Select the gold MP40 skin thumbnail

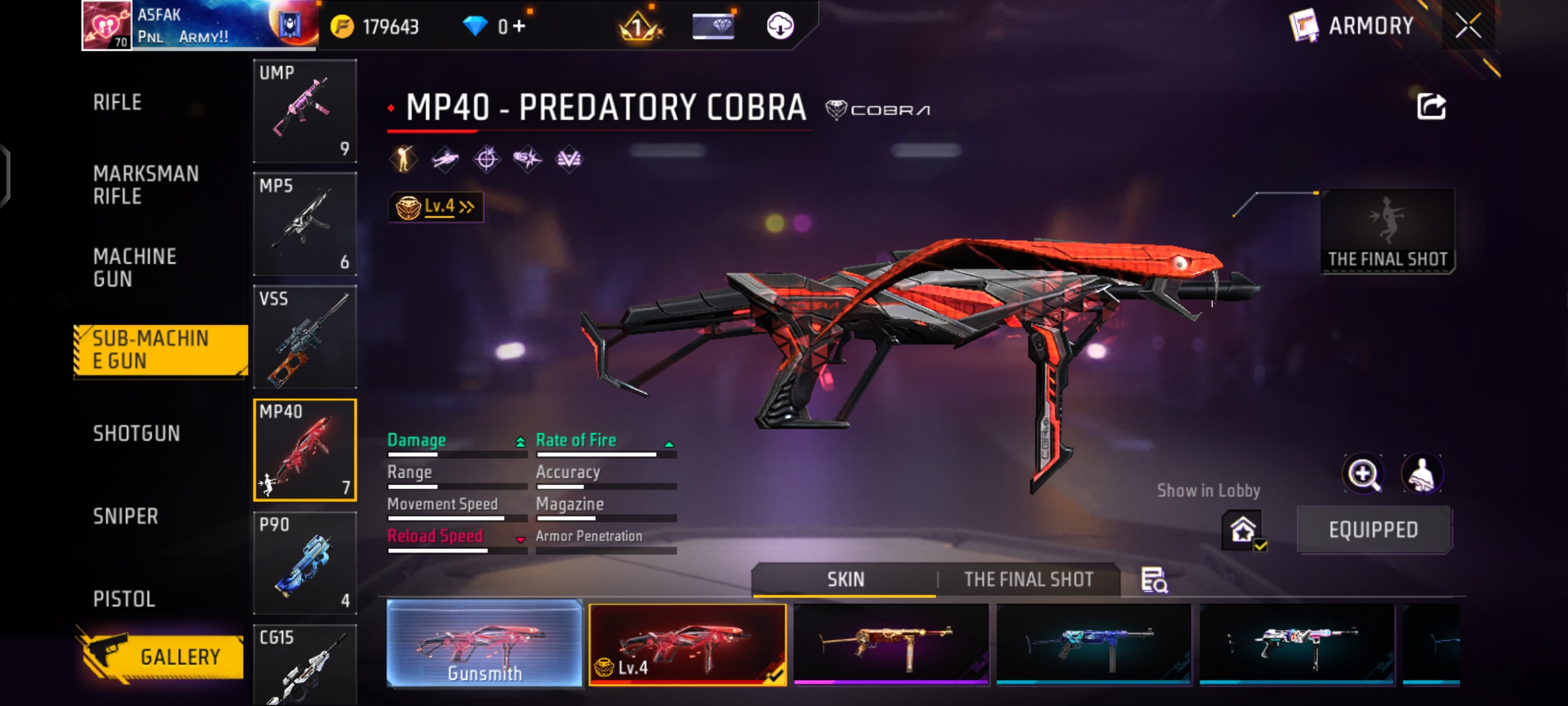click(x=890, y=643)
